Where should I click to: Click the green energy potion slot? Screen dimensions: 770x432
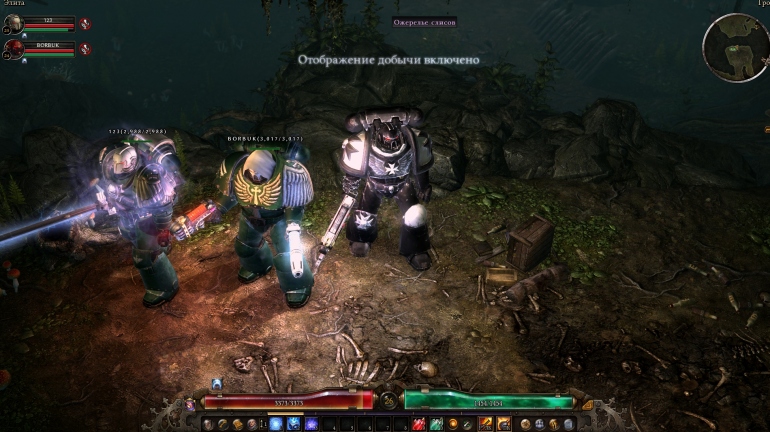click(436, 424)
